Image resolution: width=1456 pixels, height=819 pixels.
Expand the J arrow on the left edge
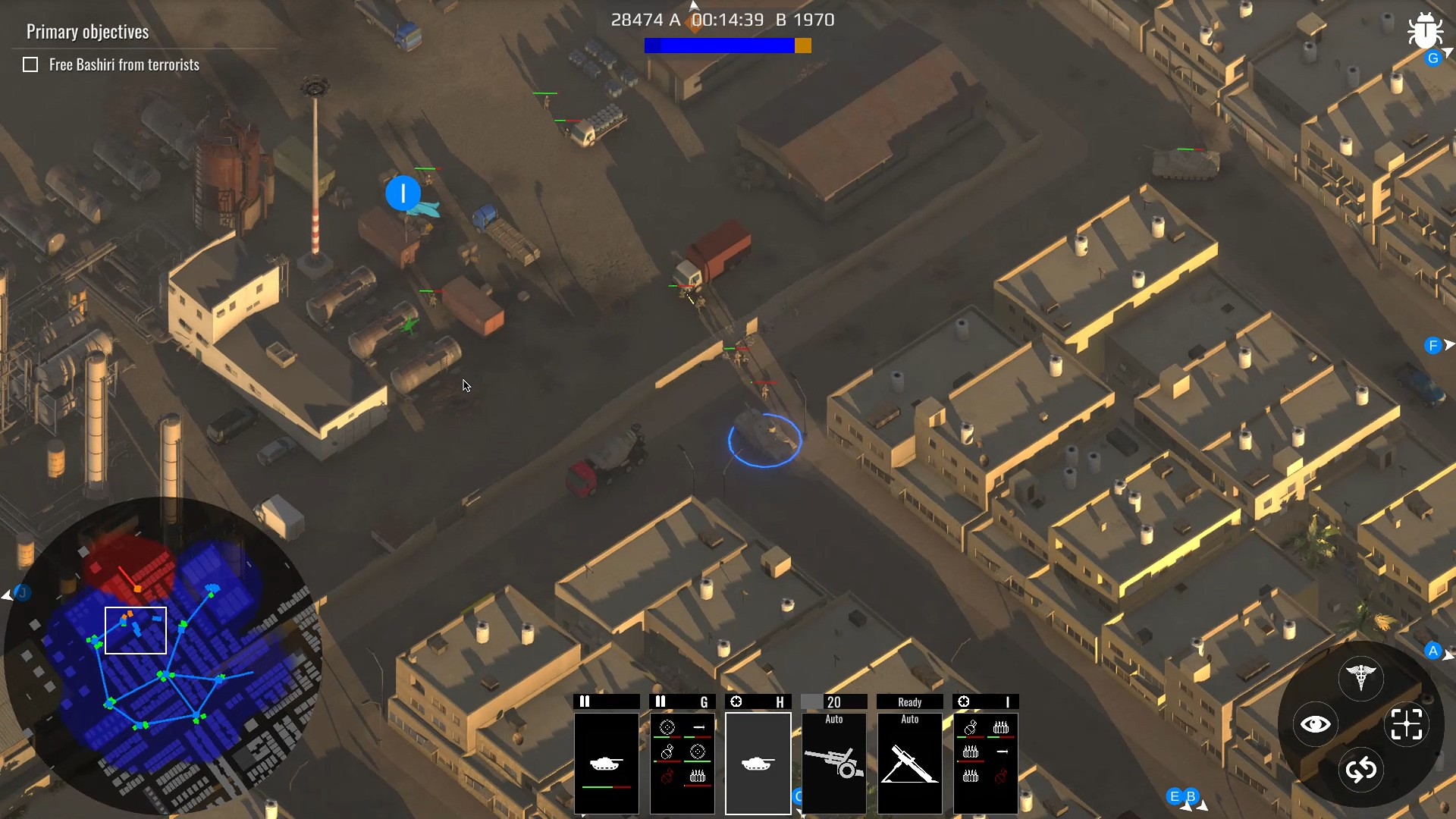coord(12,595)
